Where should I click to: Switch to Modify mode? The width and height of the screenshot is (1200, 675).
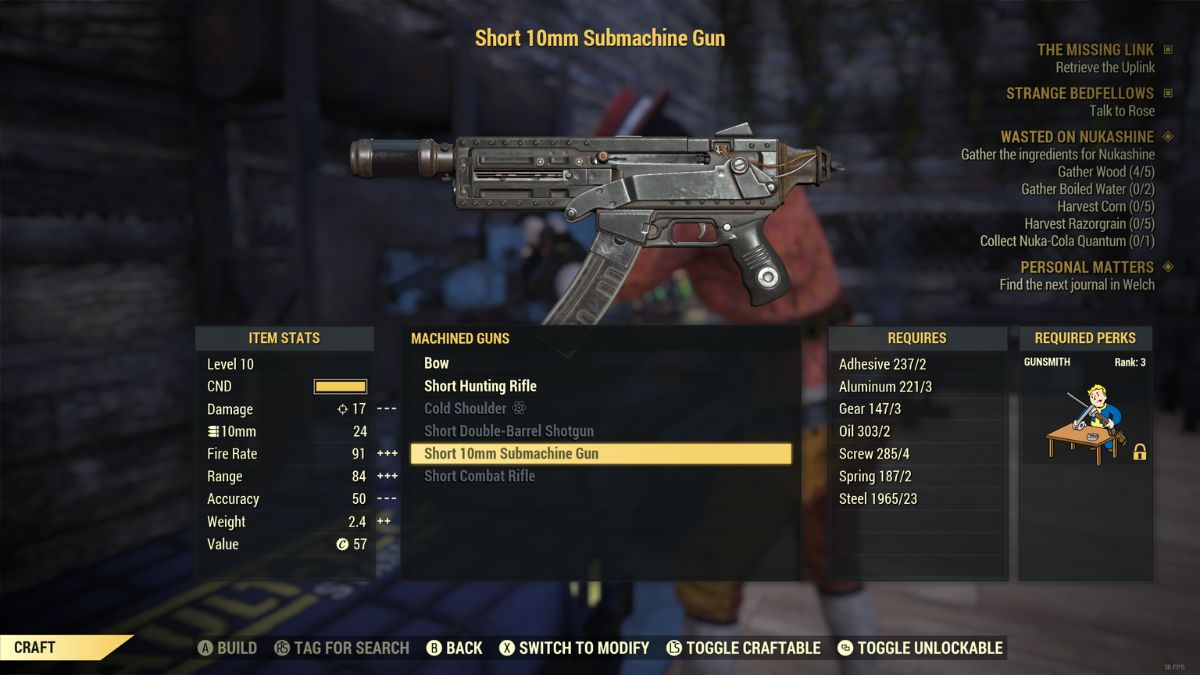(x=573, y=648)
